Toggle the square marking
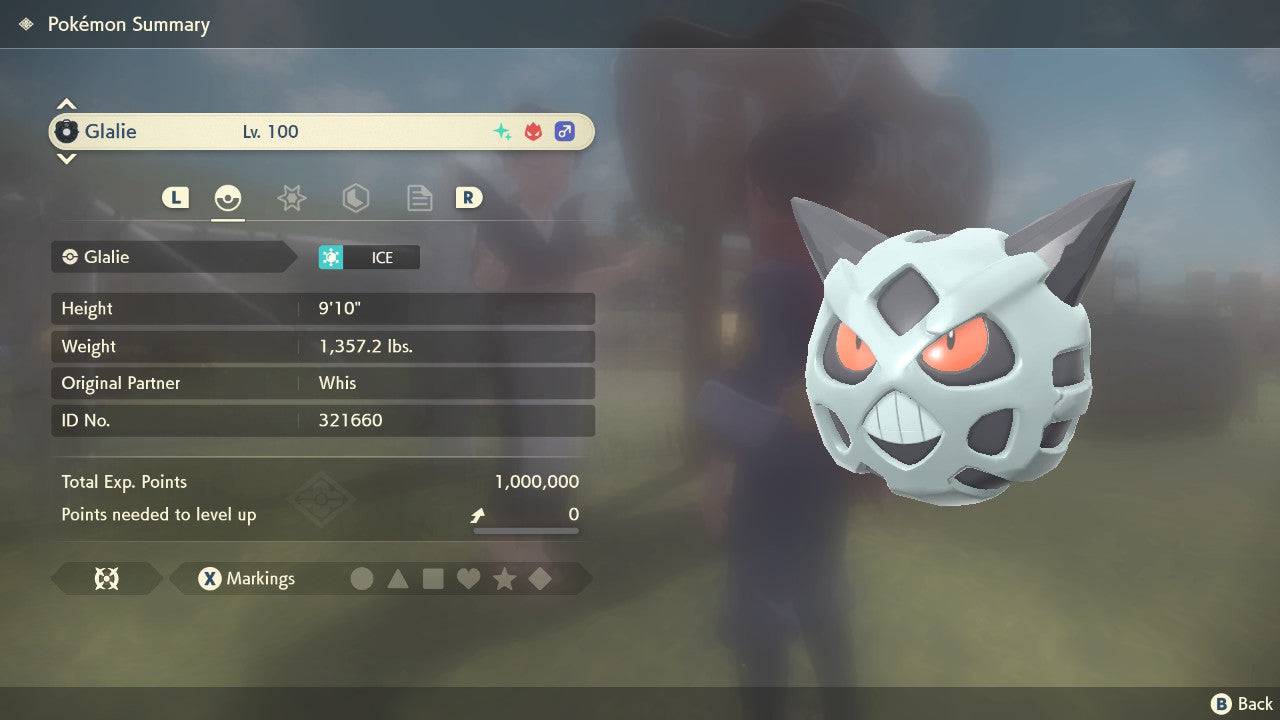 click(x=433, y=578)
